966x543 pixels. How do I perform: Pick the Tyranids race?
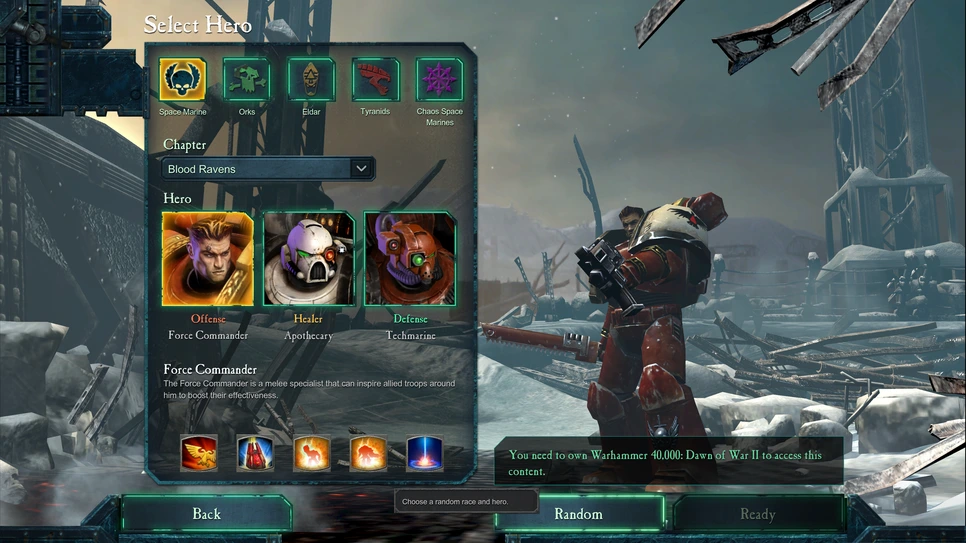tap(375, 80)
